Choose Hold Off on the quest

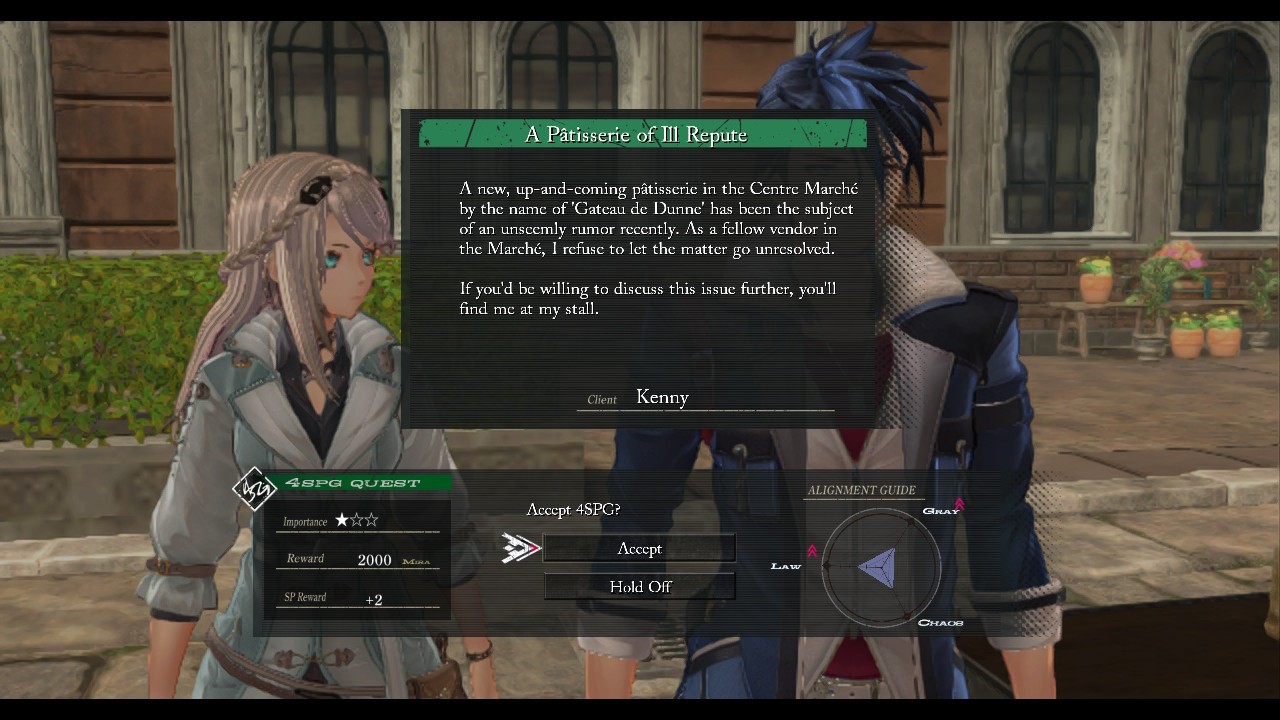pyautogui.click(x=639, y=586)
